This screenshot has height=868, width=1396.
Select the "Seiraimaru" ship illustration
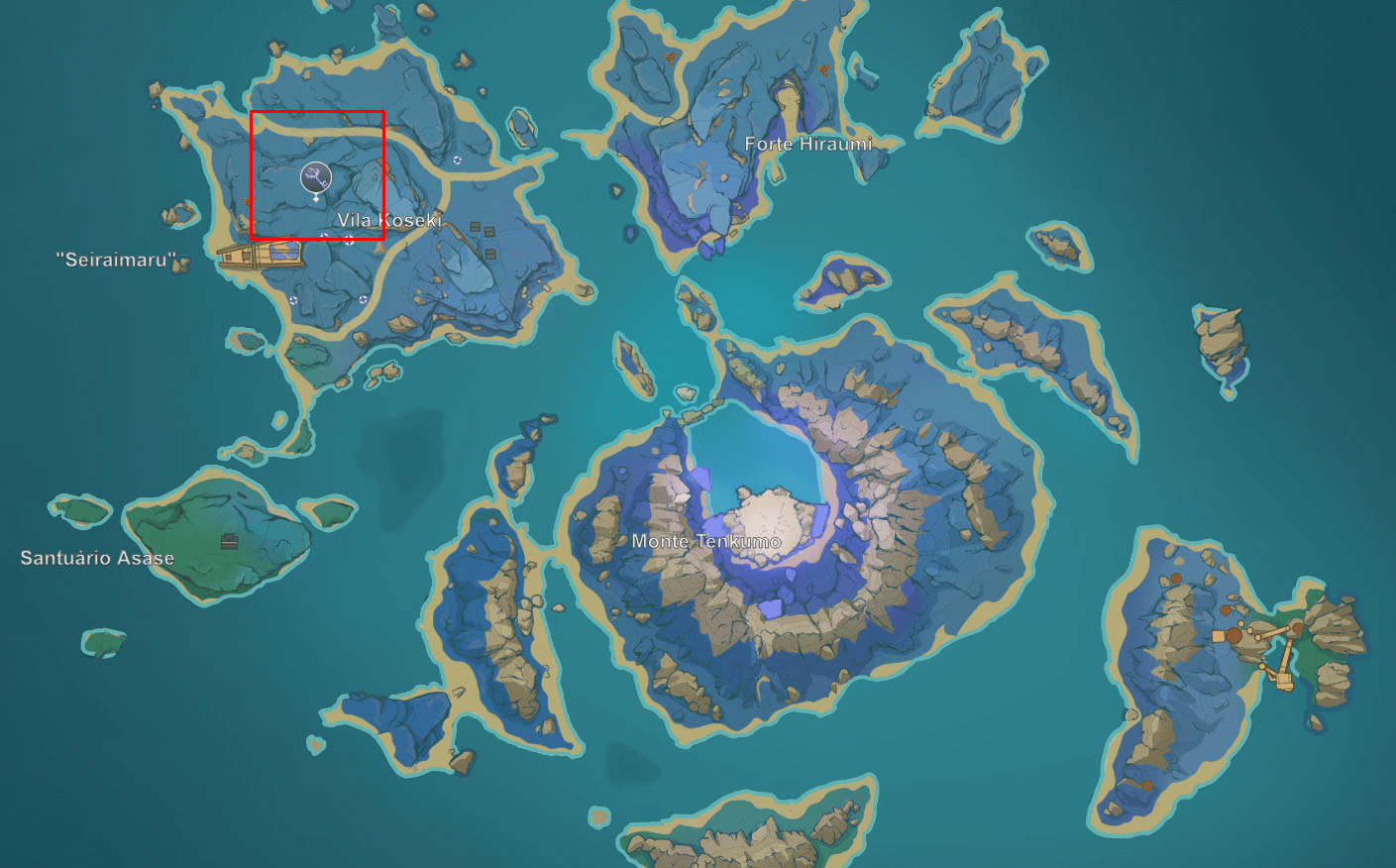click(261, 256)
